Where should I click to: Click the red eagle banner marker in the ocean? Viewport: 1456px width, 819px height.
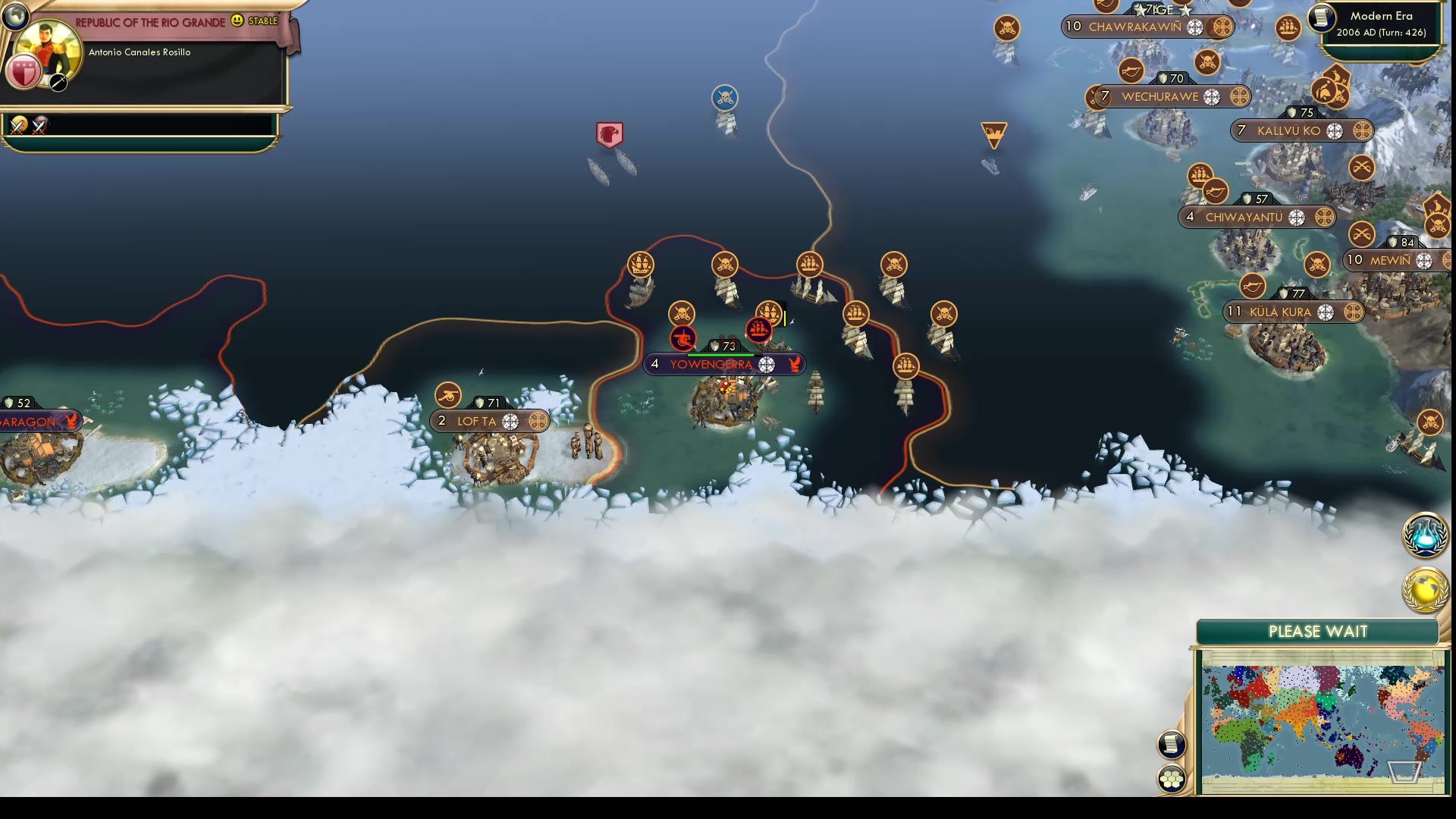611,133
